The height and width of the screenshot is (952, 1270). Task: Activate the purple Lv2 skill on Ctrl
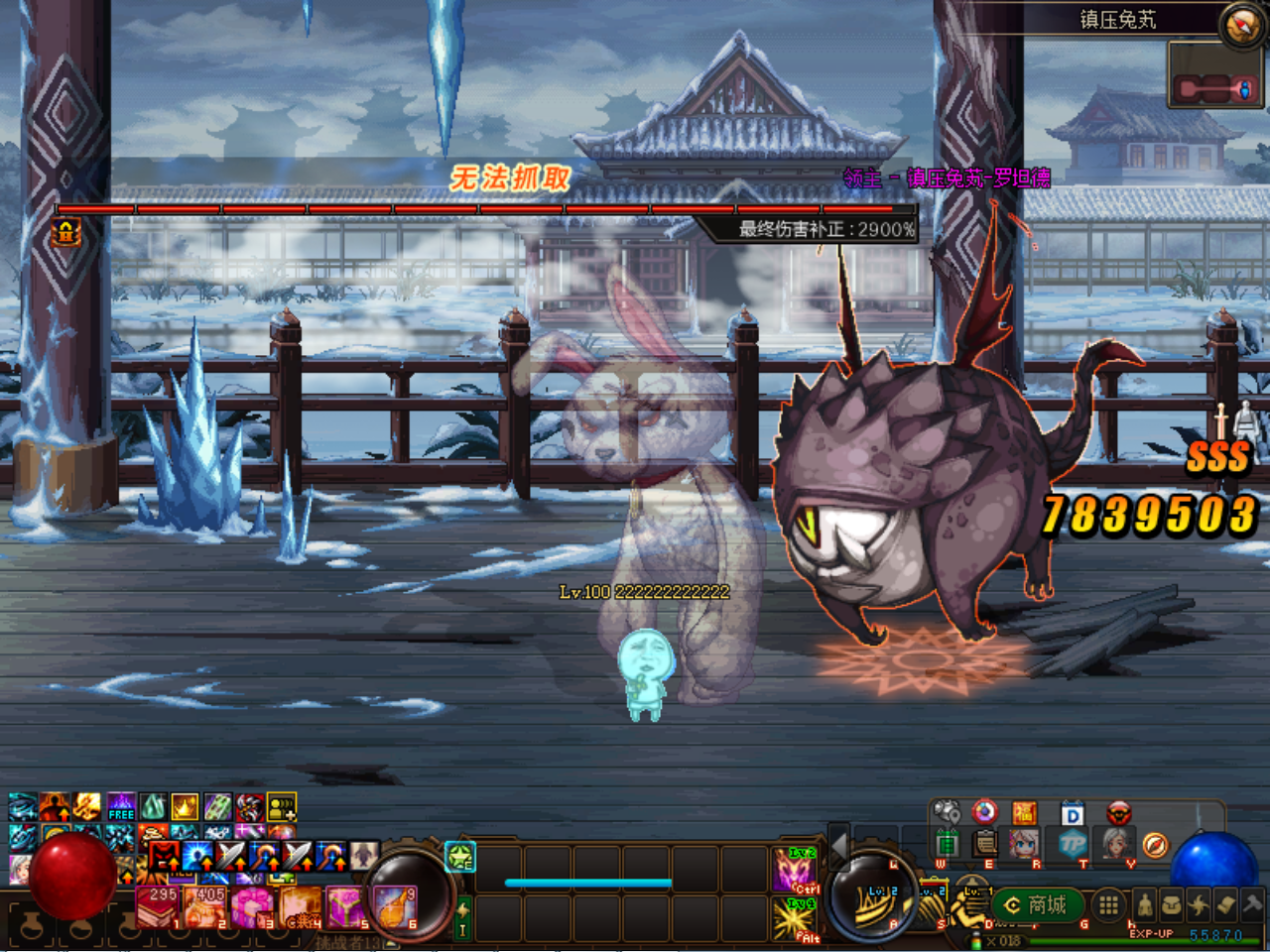coord(796,870)
